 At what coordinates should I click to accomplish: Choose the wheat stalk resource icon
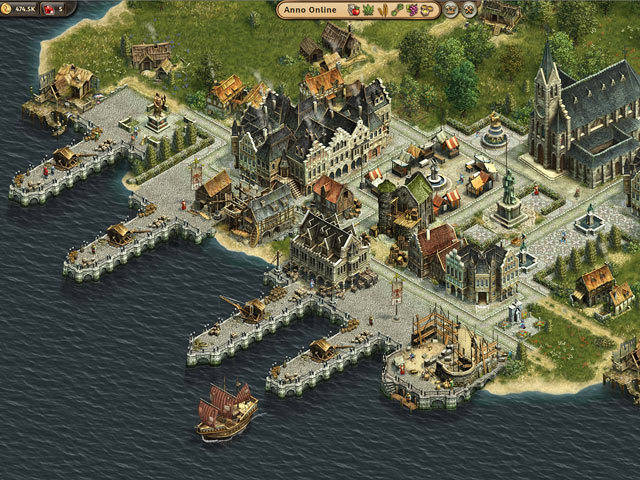click(x=383, y=10)
